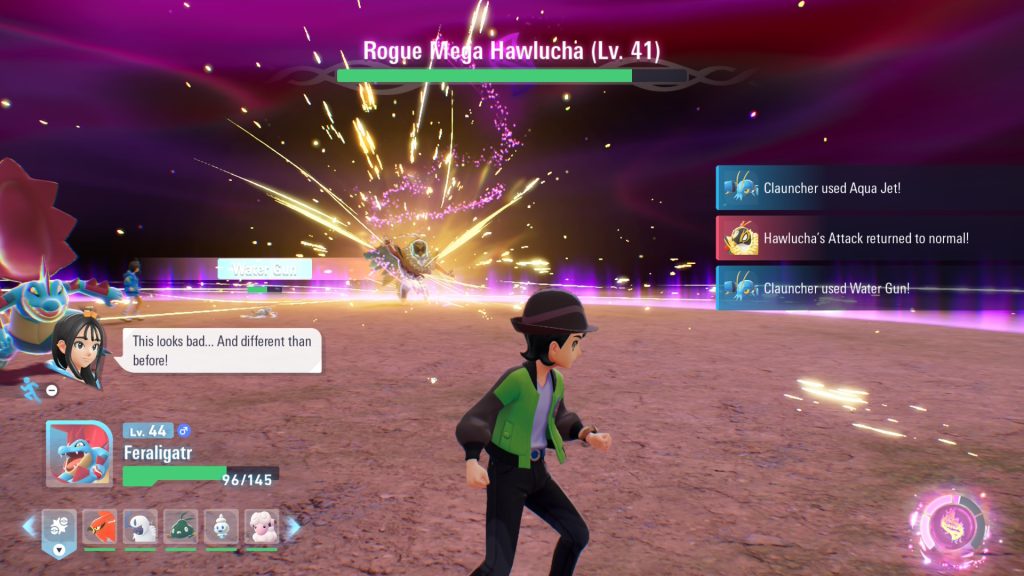Choose the green Budew-like party slot

[181, 527]
